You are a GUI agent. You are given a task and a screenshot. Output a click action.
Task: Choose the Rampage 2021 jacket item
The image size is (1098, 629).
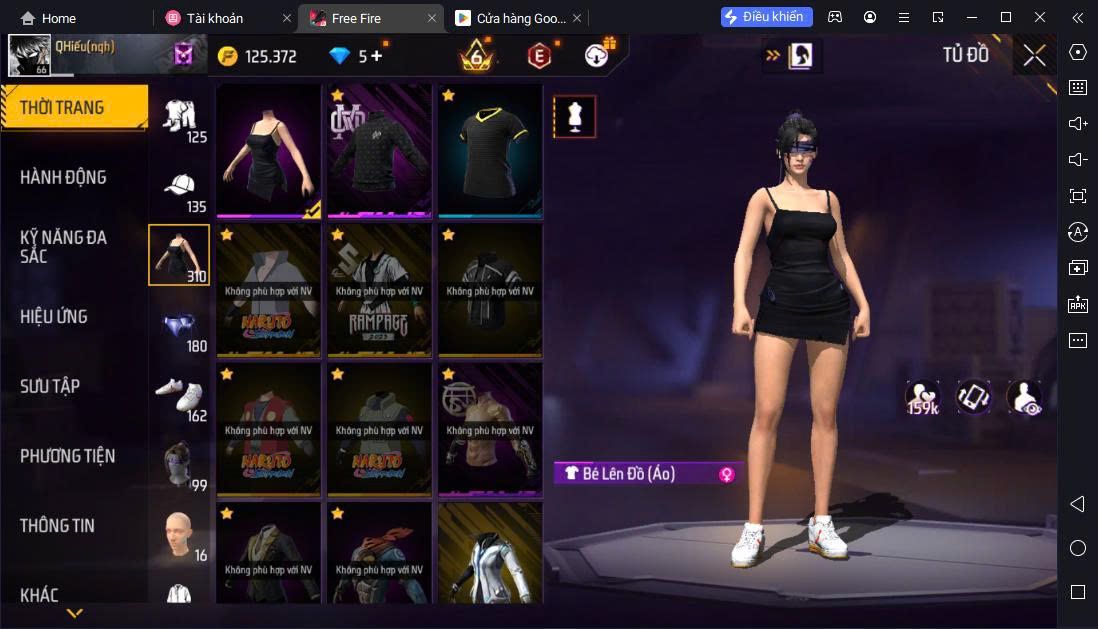[x=380, y=290]
